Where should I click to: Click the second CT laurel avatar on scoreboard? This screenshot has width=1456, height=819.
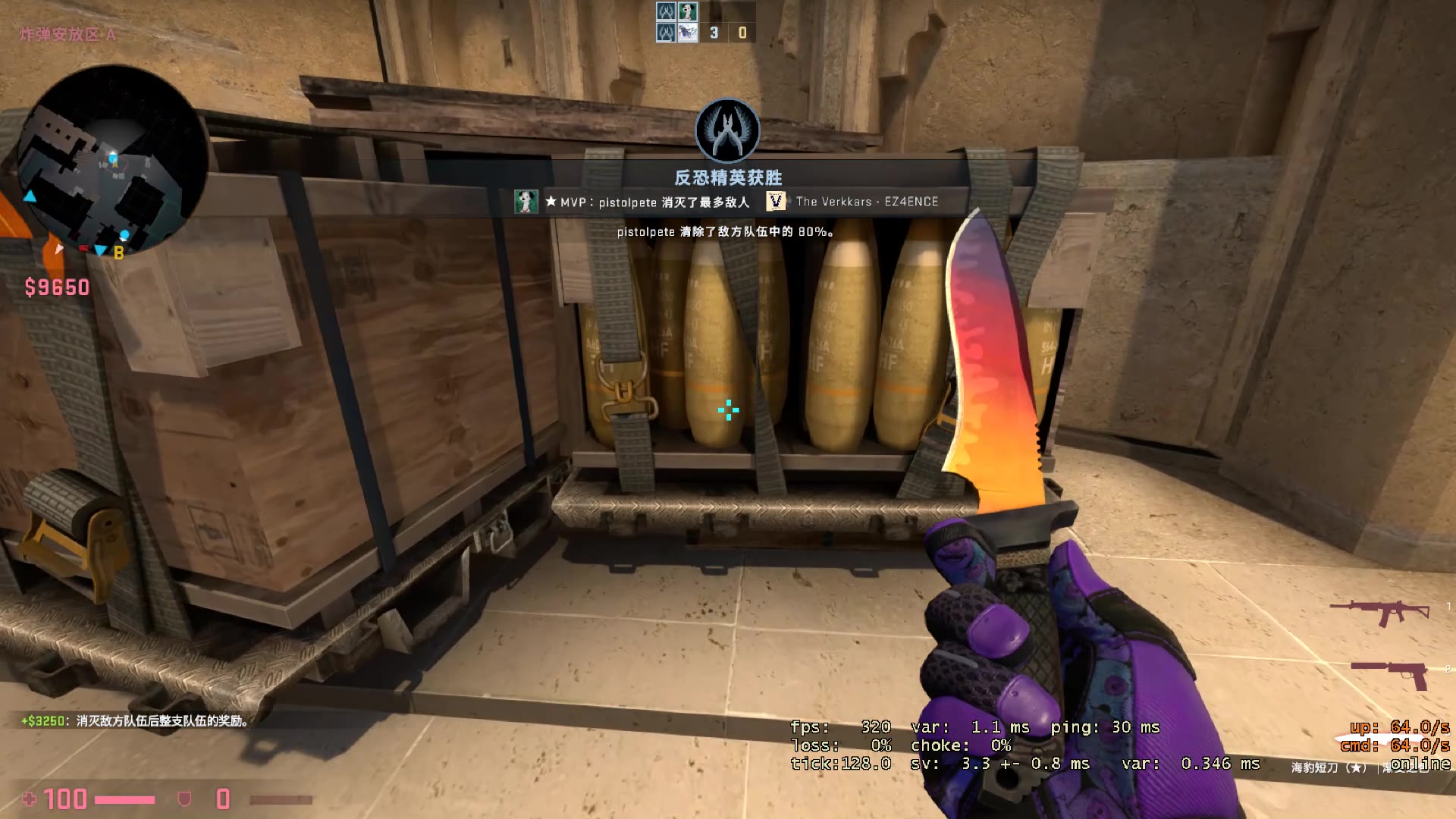(x=667, y=33)
